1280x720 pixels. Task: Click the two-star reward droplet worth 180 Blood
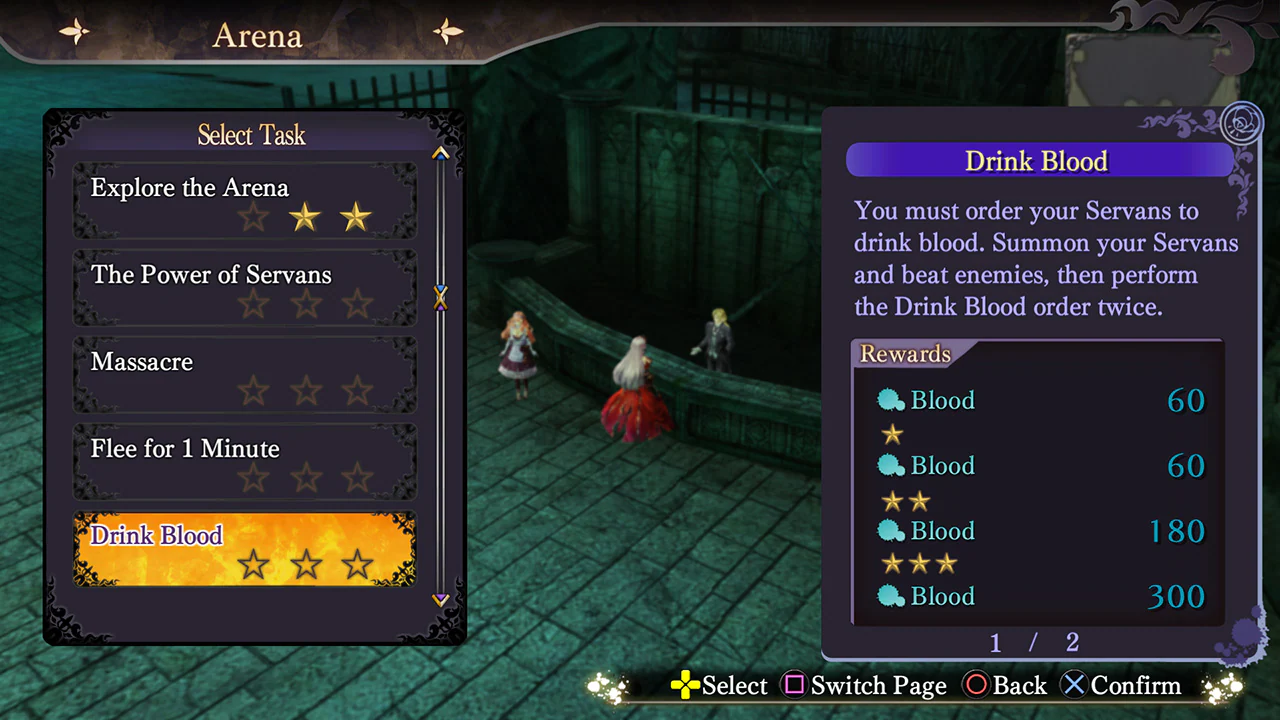click(x=891, y=531)
